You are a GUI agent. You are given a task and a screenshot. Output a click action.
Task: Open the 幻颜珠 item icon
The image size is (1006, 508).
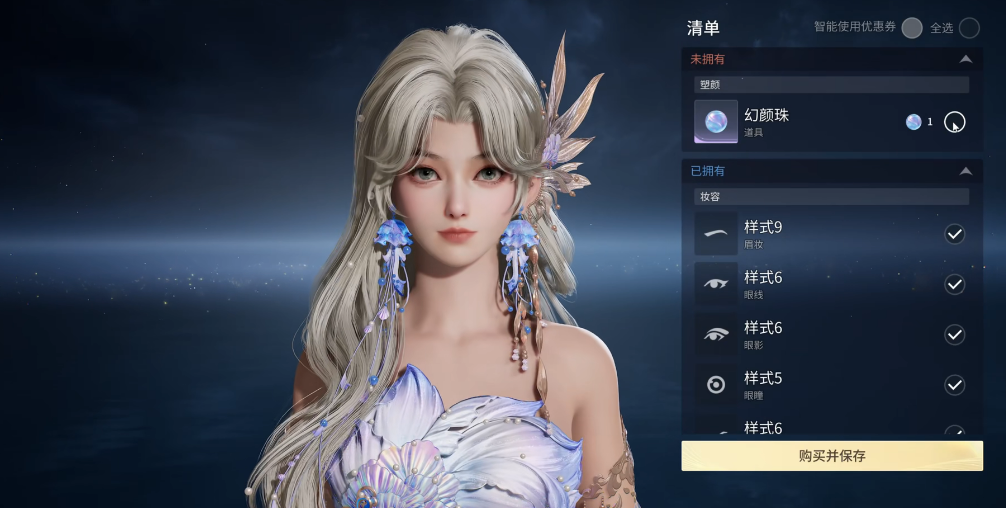(716, 122)
